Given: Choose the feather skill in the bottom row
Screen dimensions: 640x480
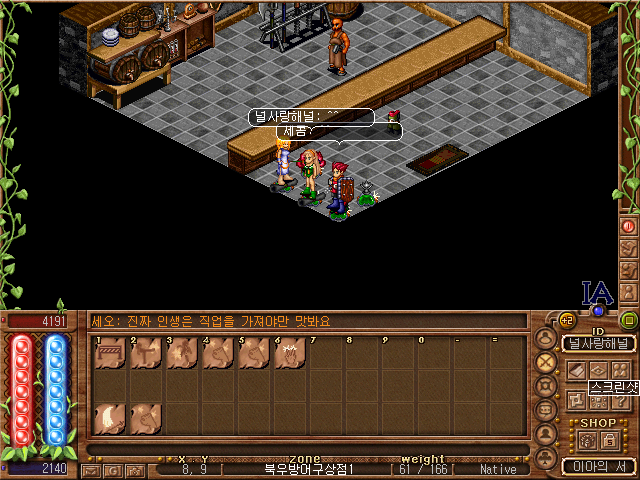Looking at the screenshot, I should click(x=109, y=418).
